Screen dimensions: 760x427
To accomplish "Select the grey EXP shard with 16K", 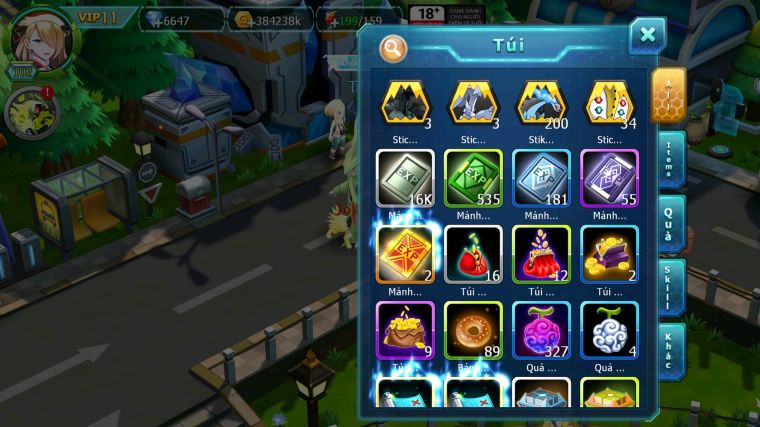I will [404, 179].
